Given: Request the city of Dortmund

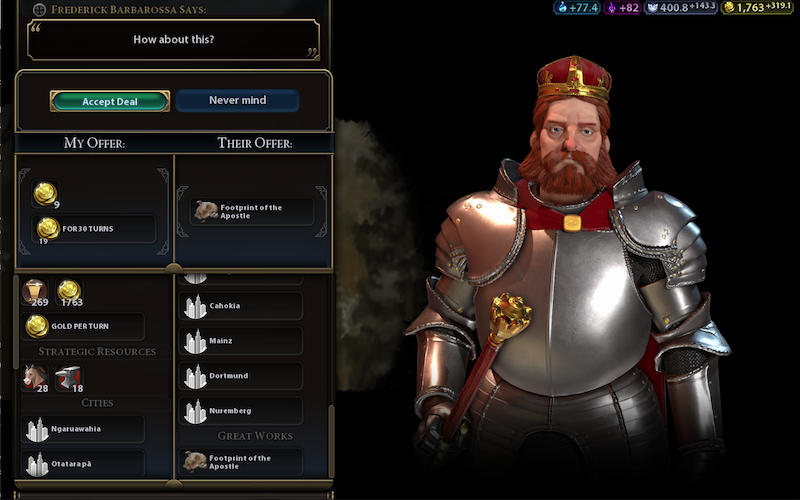Looking at the screenshot, I should (x=241, y=376).
